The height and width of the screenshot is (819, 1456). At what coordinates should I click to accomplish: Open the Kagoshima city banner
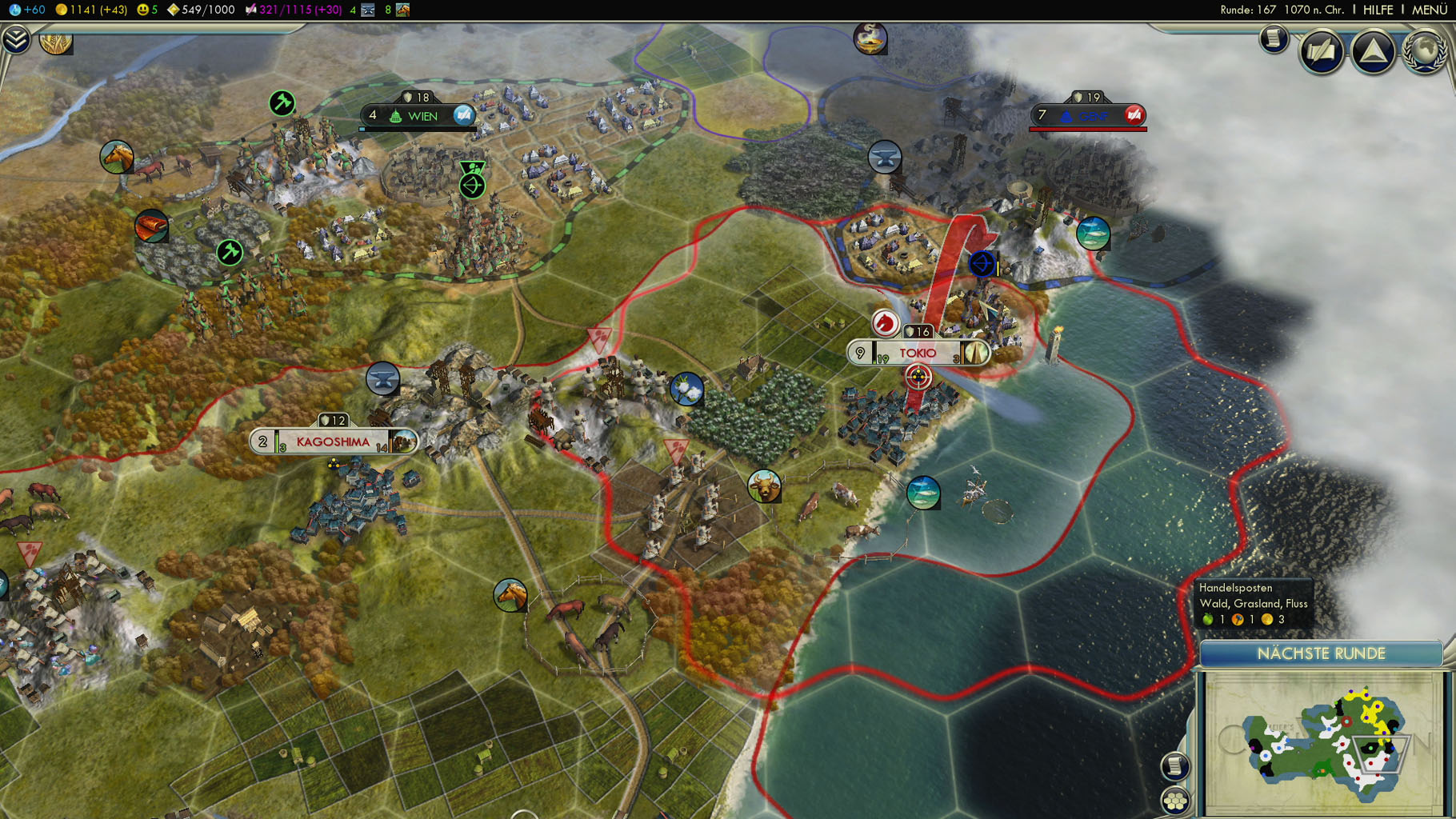[333, 441]
